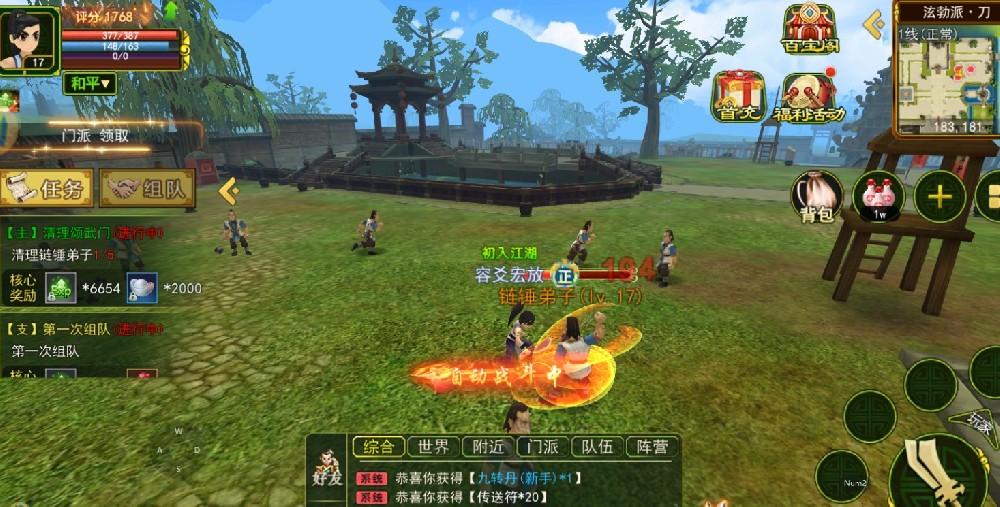This screenshot has height=507, width=1000.
Task: Switch to the 组队 team panel
Action: click(147, 188)
